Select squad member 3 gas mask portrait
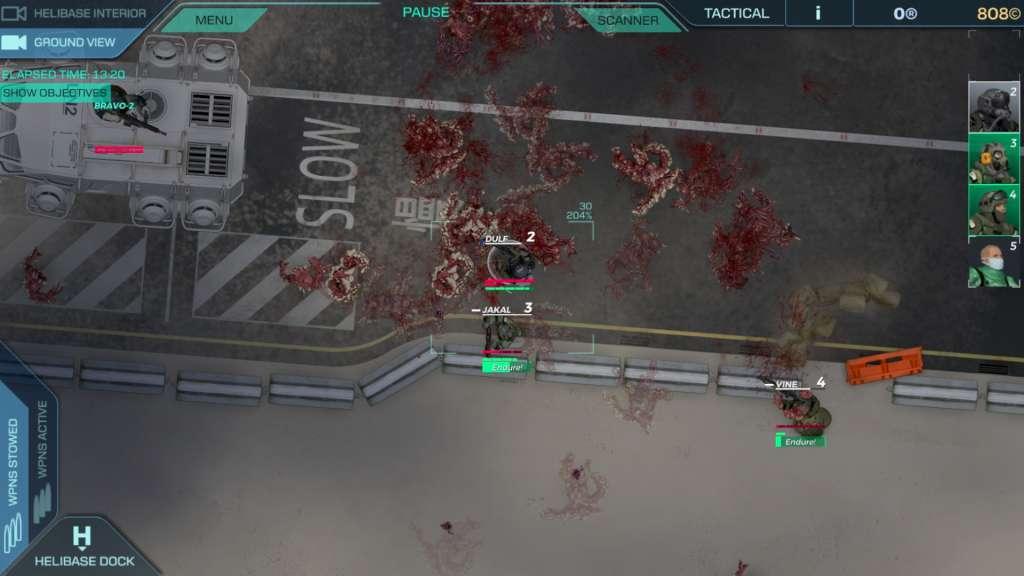 pos(993,160)
